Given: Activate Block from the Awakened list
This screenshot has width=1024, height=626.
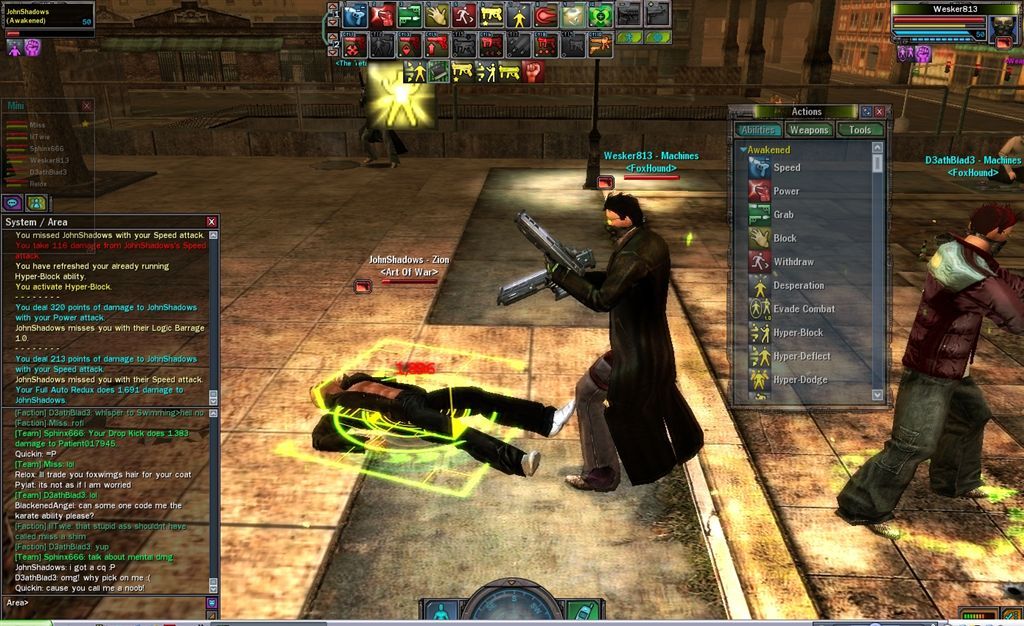Looking at the screenshot, I should click(x=784, y=238).
